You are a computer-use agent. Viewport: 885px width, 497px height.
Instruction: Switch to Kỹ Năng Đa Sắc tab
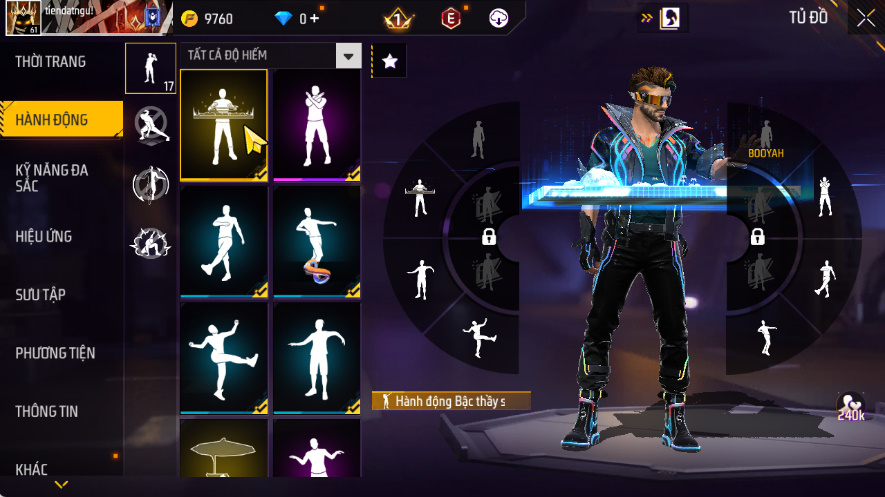coord(52,178)
